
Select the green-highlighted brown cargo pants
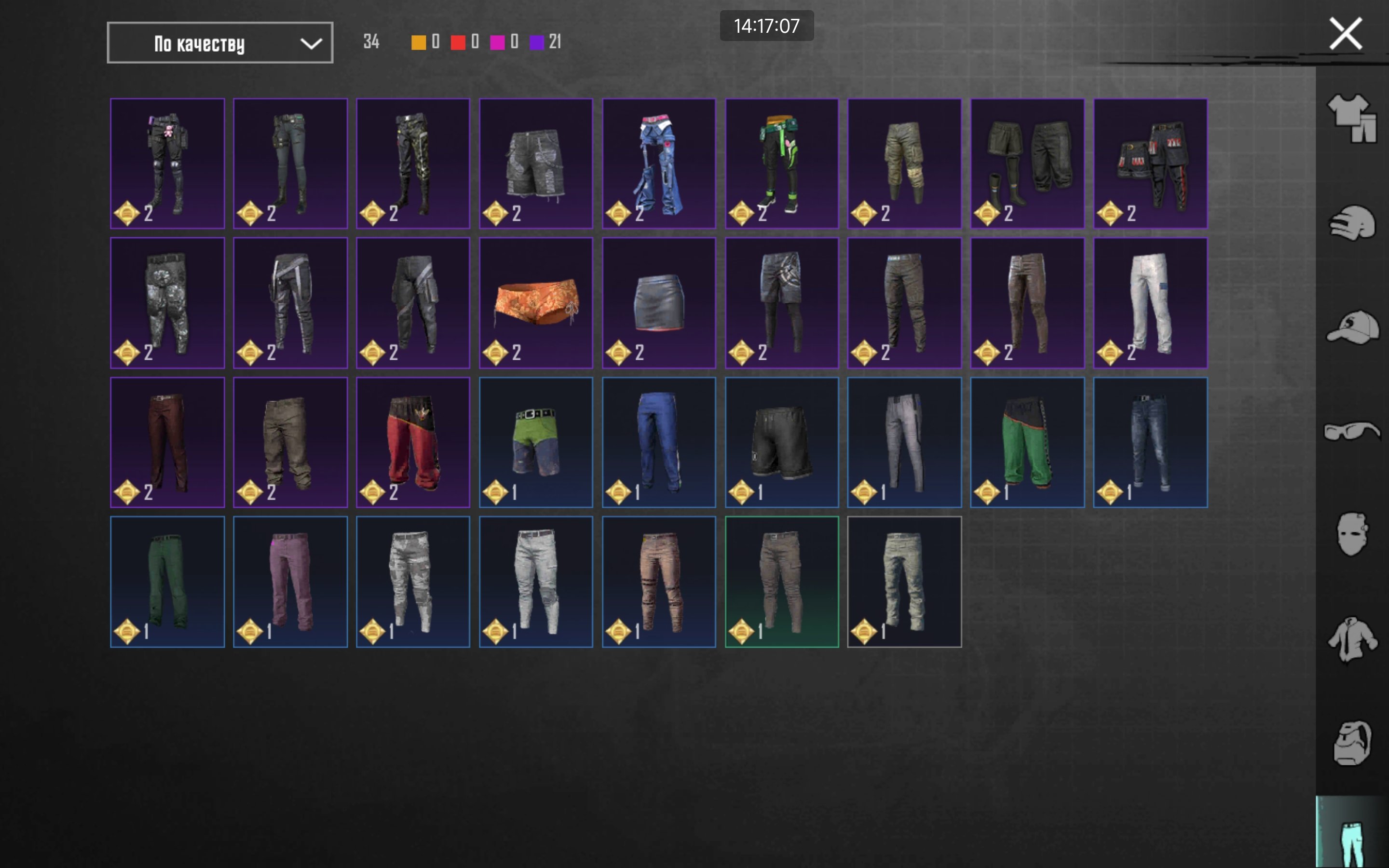pyautogui.click(x=781, y=582)
